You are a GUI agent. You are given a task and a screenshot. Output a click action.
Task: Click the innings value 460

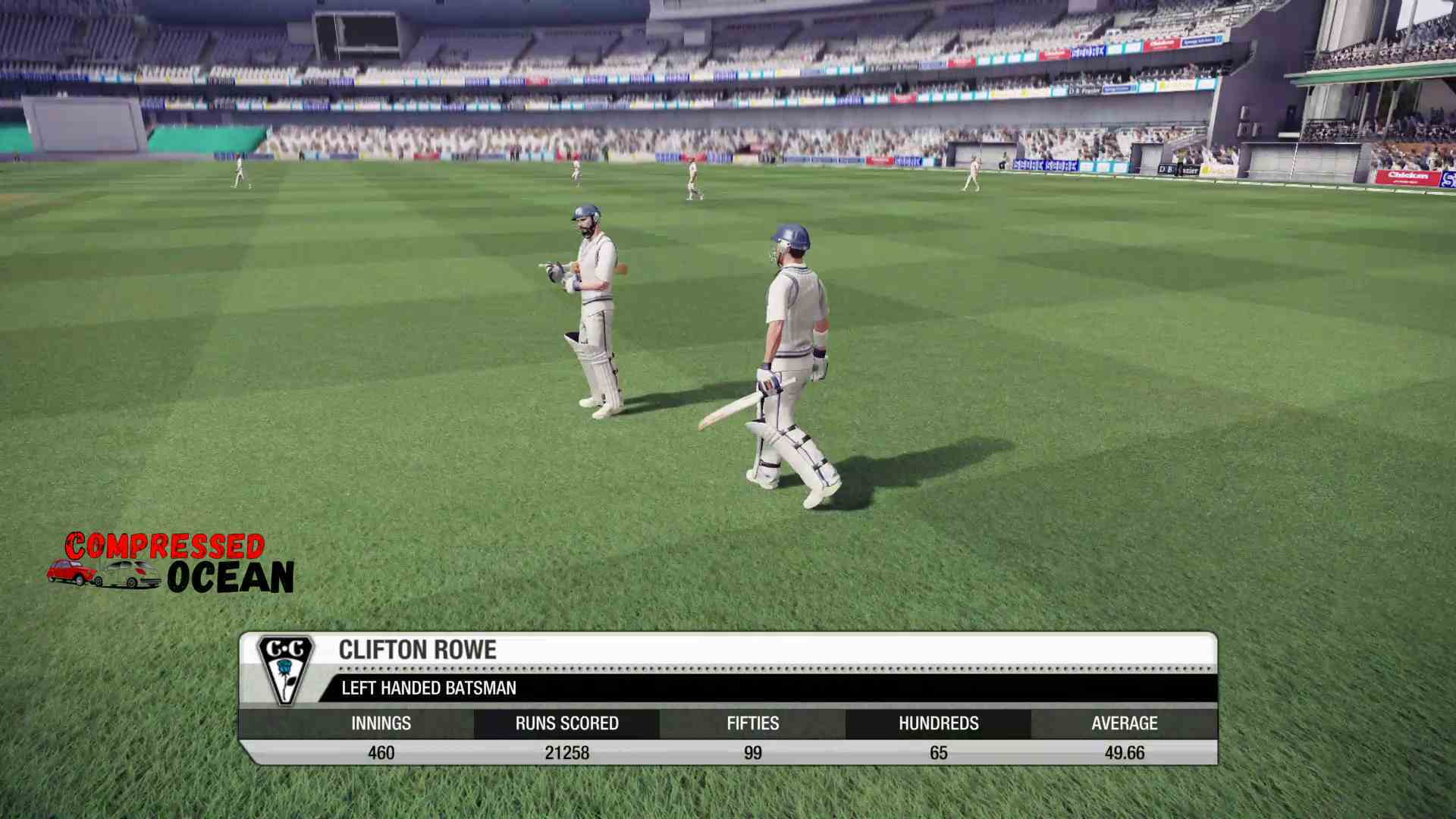coord(381,752)
